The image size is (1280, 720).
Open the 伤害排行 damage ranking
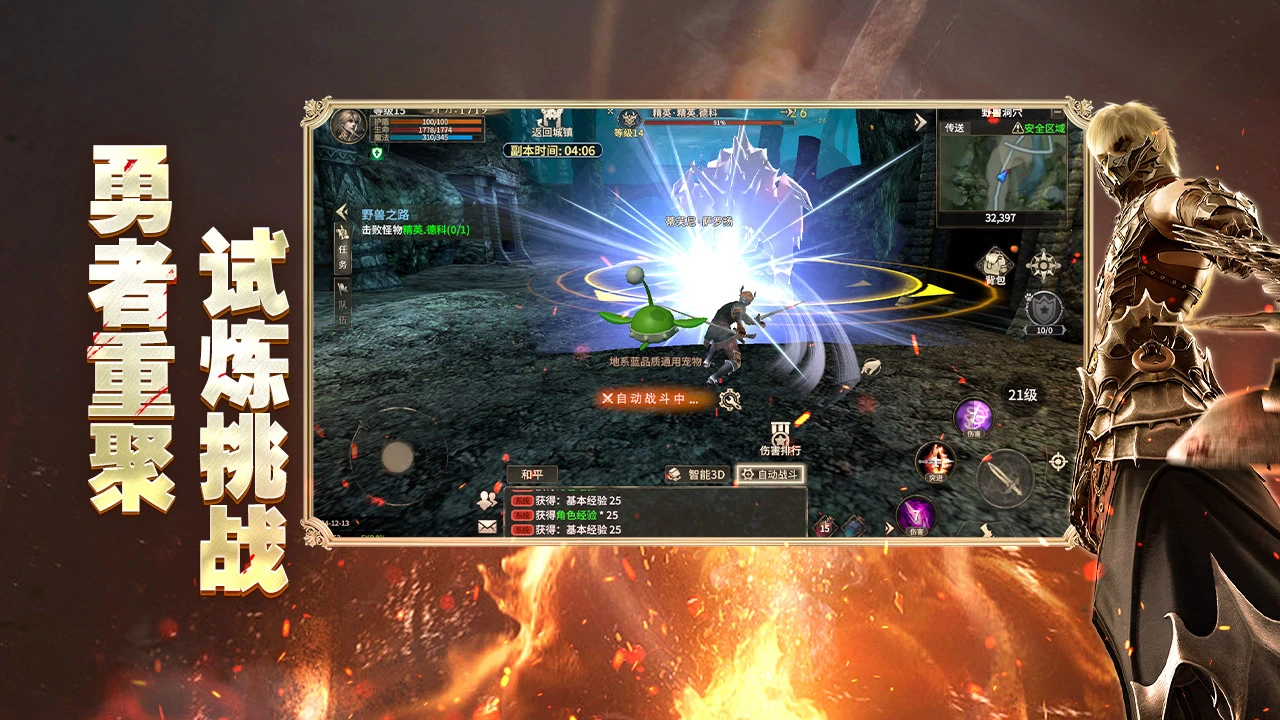point(780,439)
